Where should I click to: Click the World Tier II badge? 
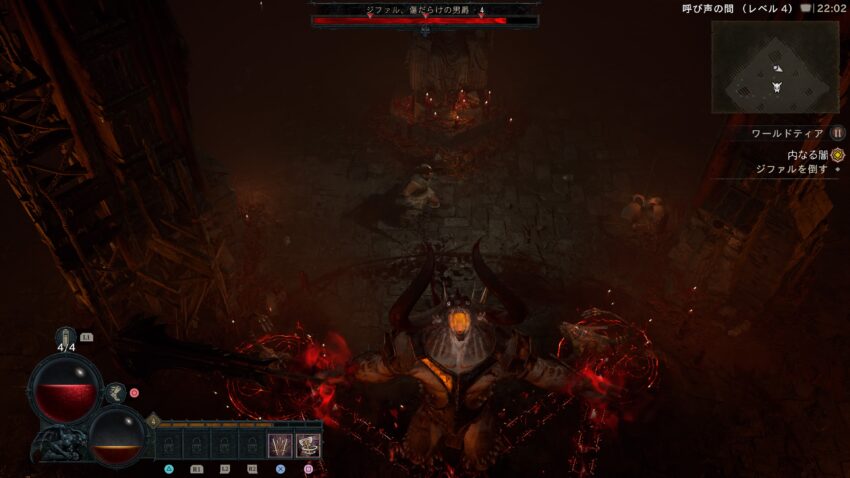(838, 133)
